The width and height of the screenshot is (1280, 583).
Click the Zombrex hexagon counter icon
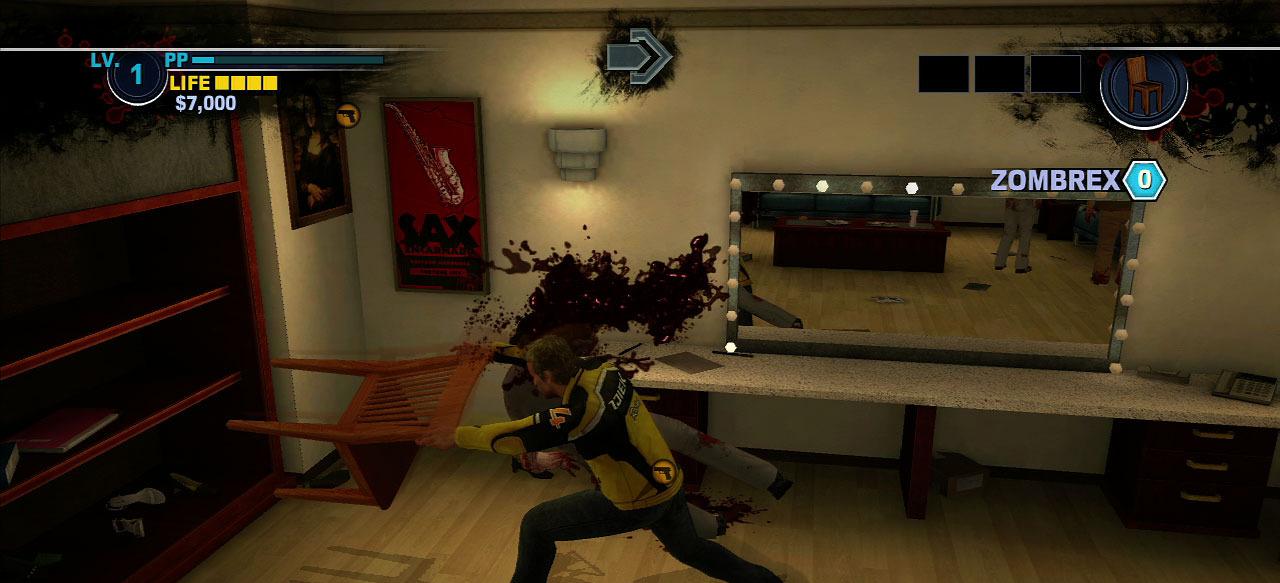pyautogui.click(x=1144, y=180)
